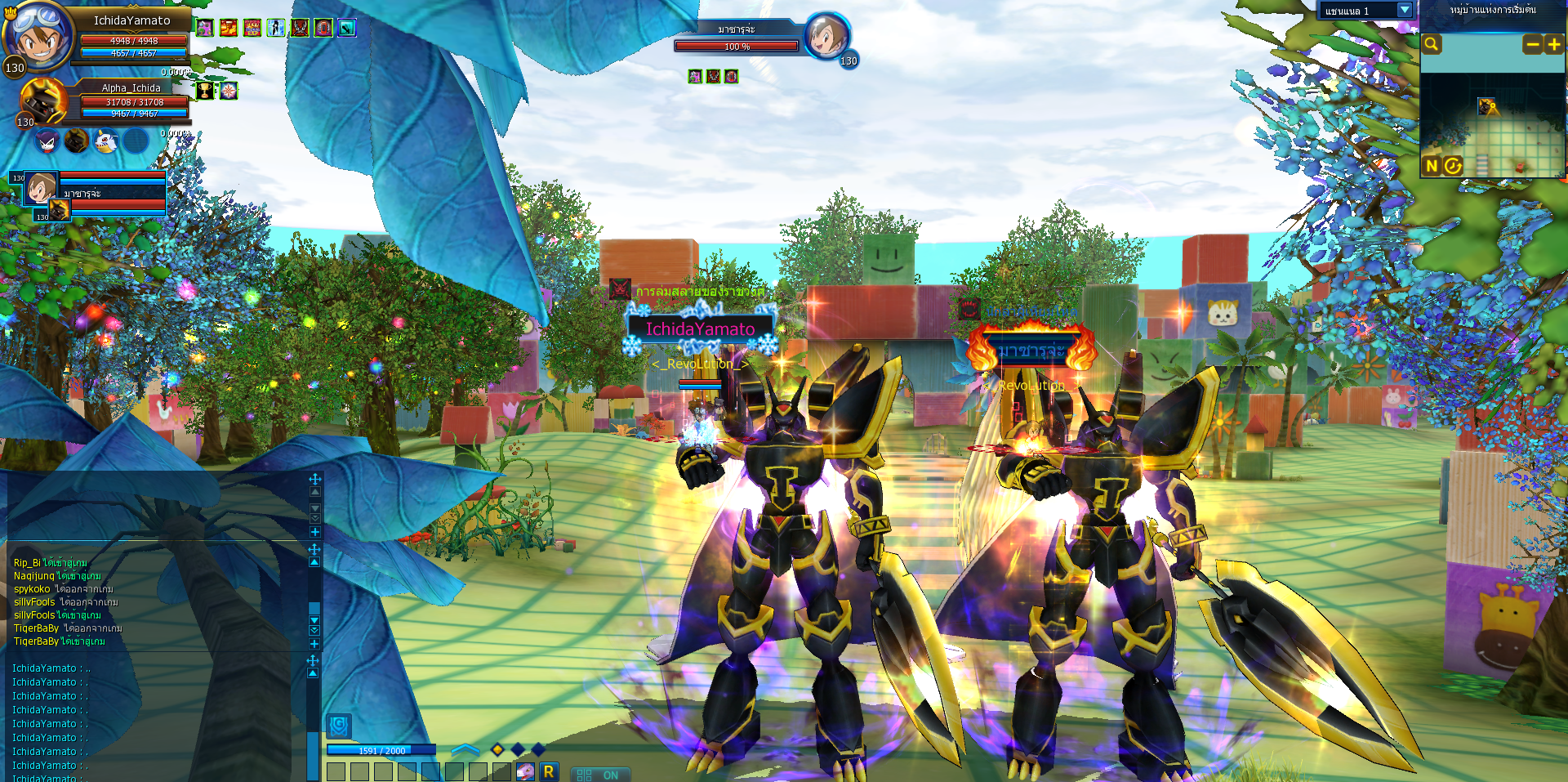This screenshot has width=1568, height=782.
Task: Click the target's portrait at top center
Action: (x=826, y=37)
